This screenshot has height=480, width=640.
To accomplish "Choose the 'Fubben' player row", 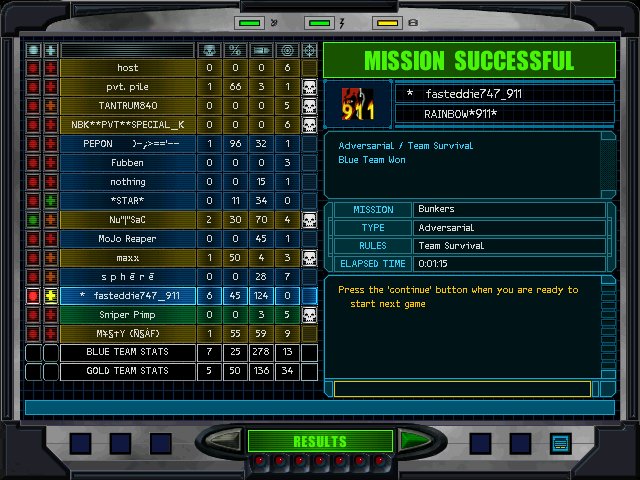I will click(127, 163).
